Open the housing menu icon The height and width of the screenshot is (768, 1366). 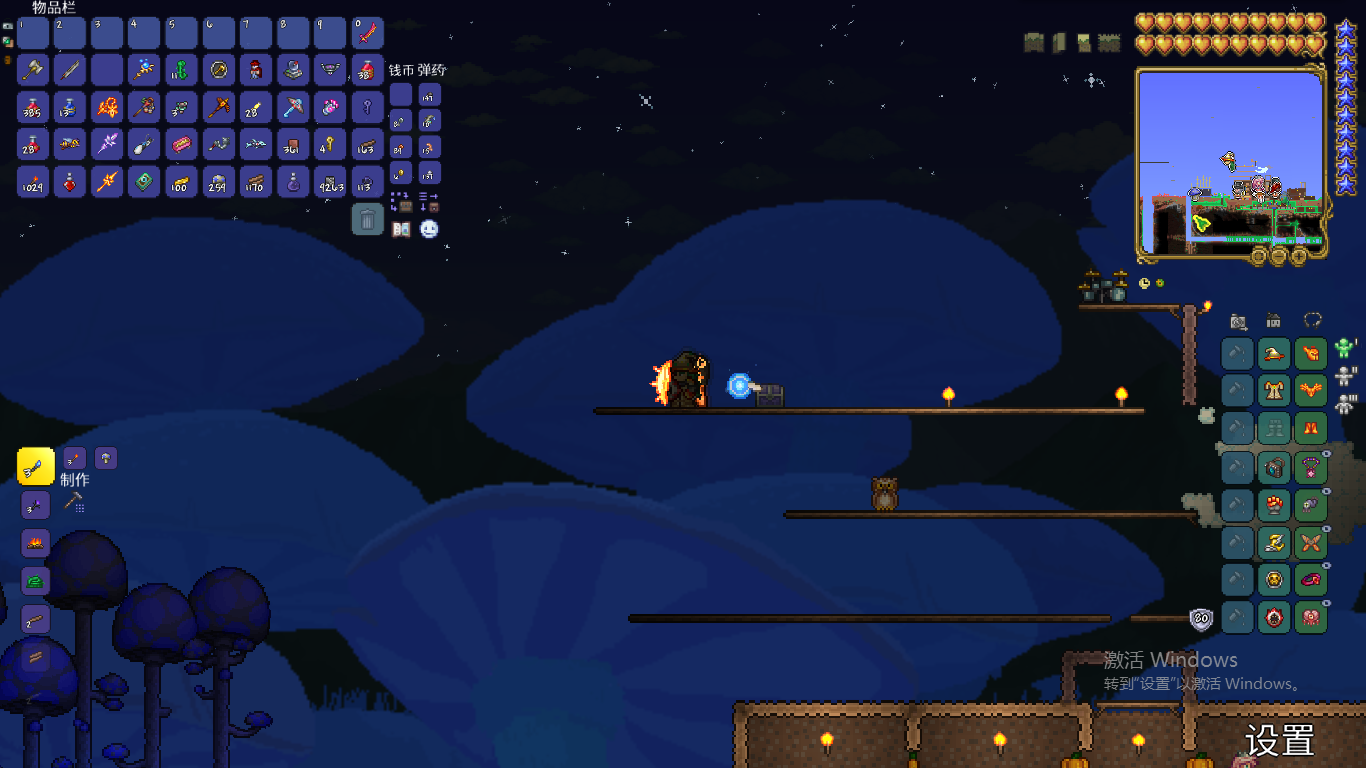pyautogui.click(x=1274, y=321)
